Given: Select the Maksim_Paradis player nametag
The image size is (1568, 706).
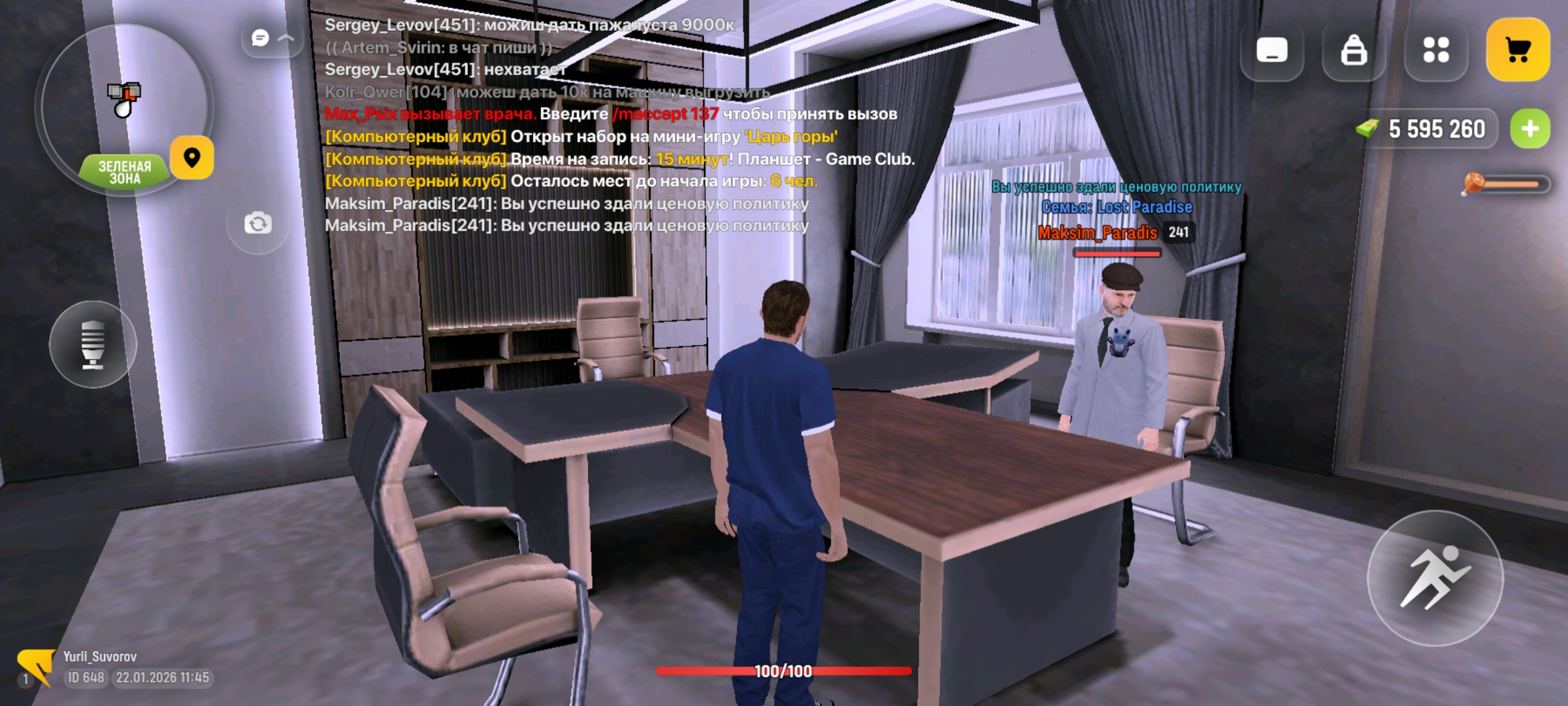Looking at the screenshot, I should pyautogui.click(x=1098, y=233).
